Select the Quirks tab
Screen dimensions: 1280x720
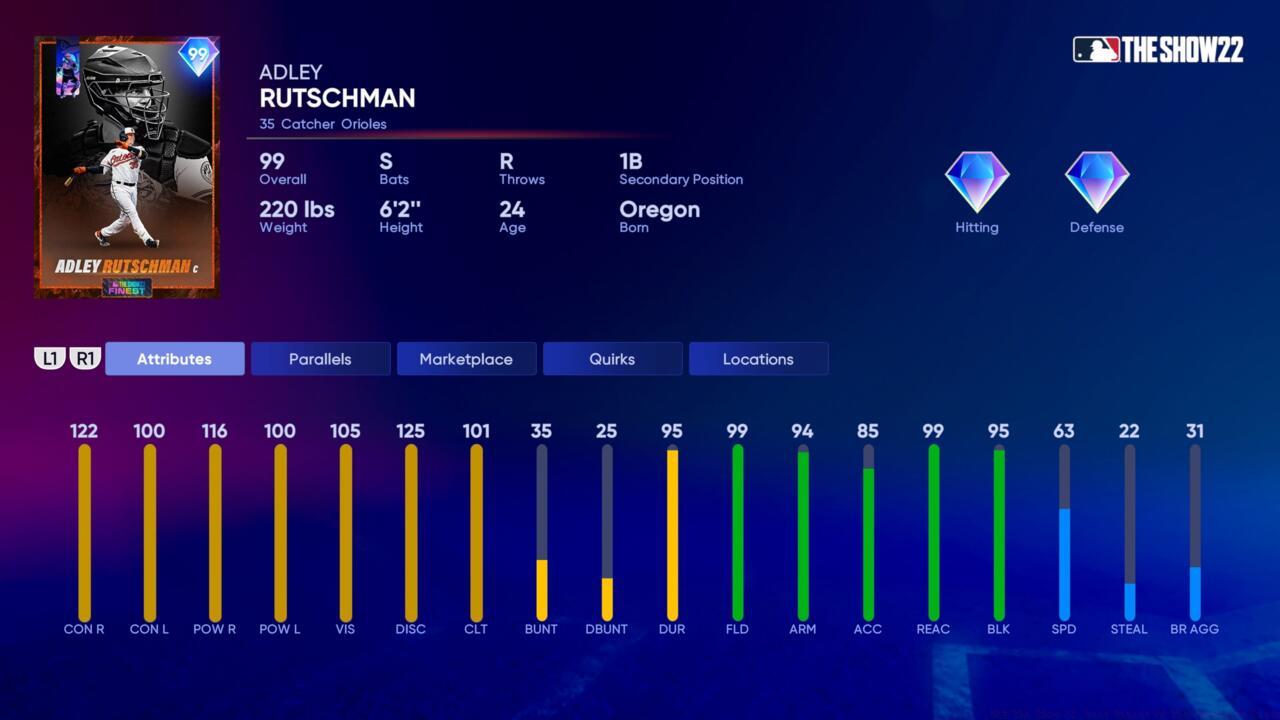coord(612,359)
